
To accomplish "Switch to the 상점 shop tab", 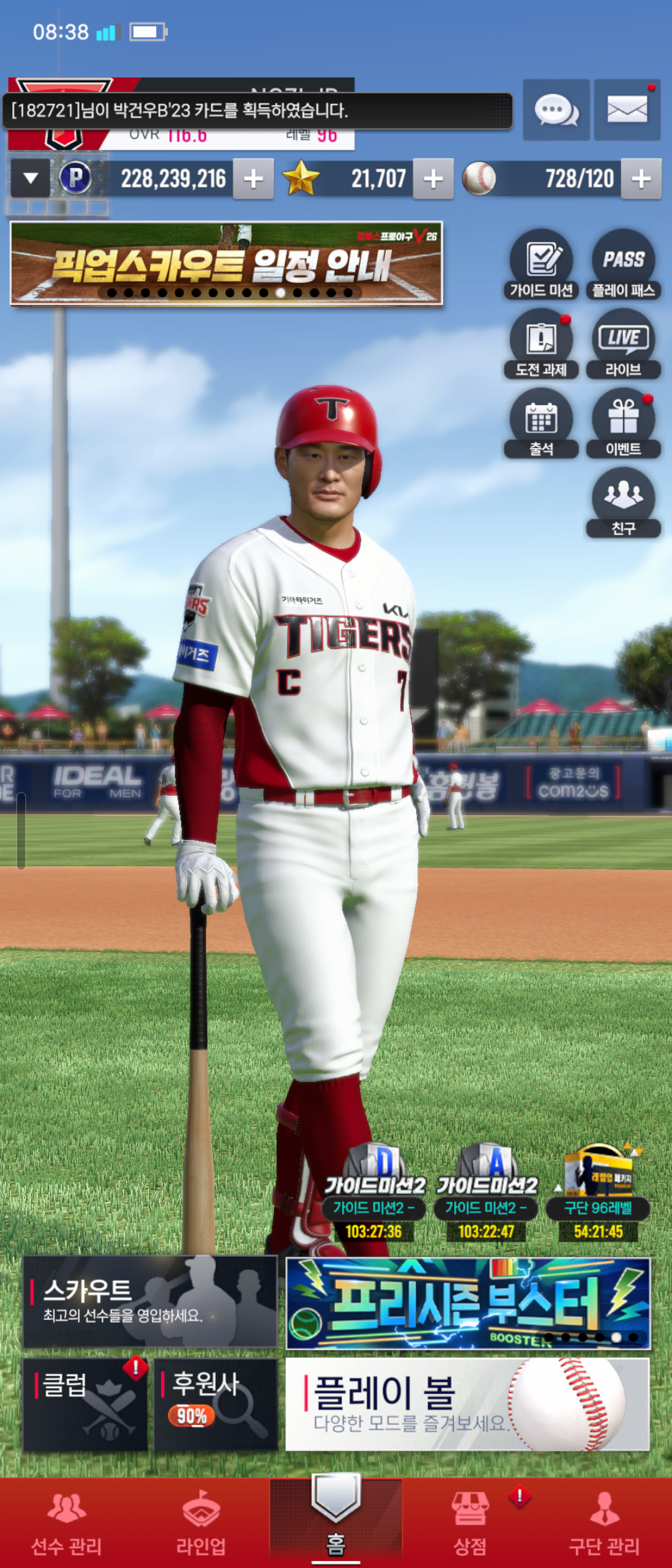I will coord(470,1523).
